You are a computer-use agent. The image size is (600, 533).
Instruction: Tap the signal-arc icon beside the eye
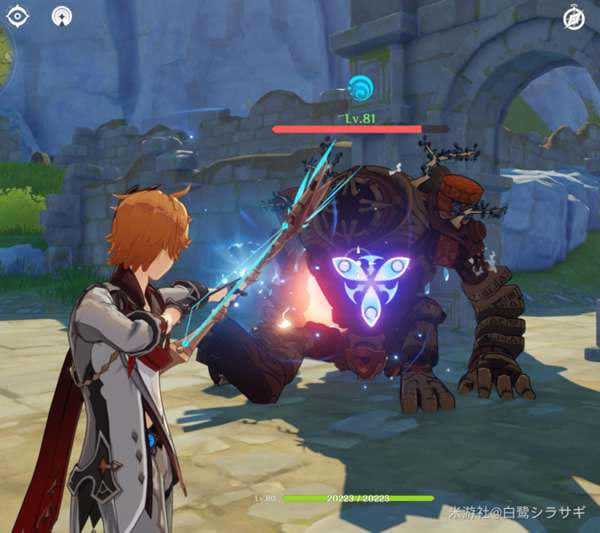tap(62, 16)
